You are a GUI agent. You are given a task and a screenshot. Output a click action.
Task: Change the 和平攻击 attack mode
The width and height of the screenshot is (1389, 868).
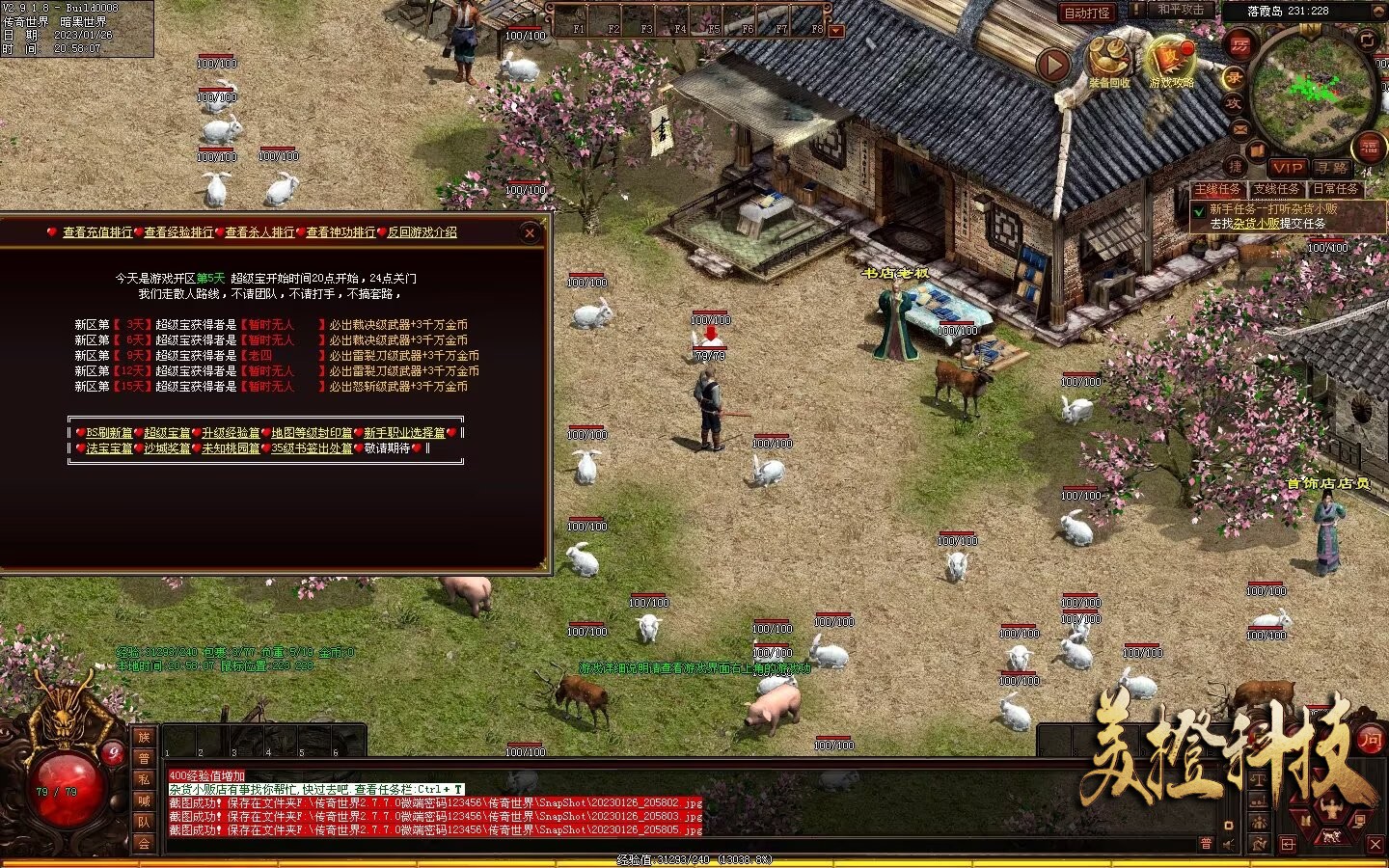(x=1181, y=10)
